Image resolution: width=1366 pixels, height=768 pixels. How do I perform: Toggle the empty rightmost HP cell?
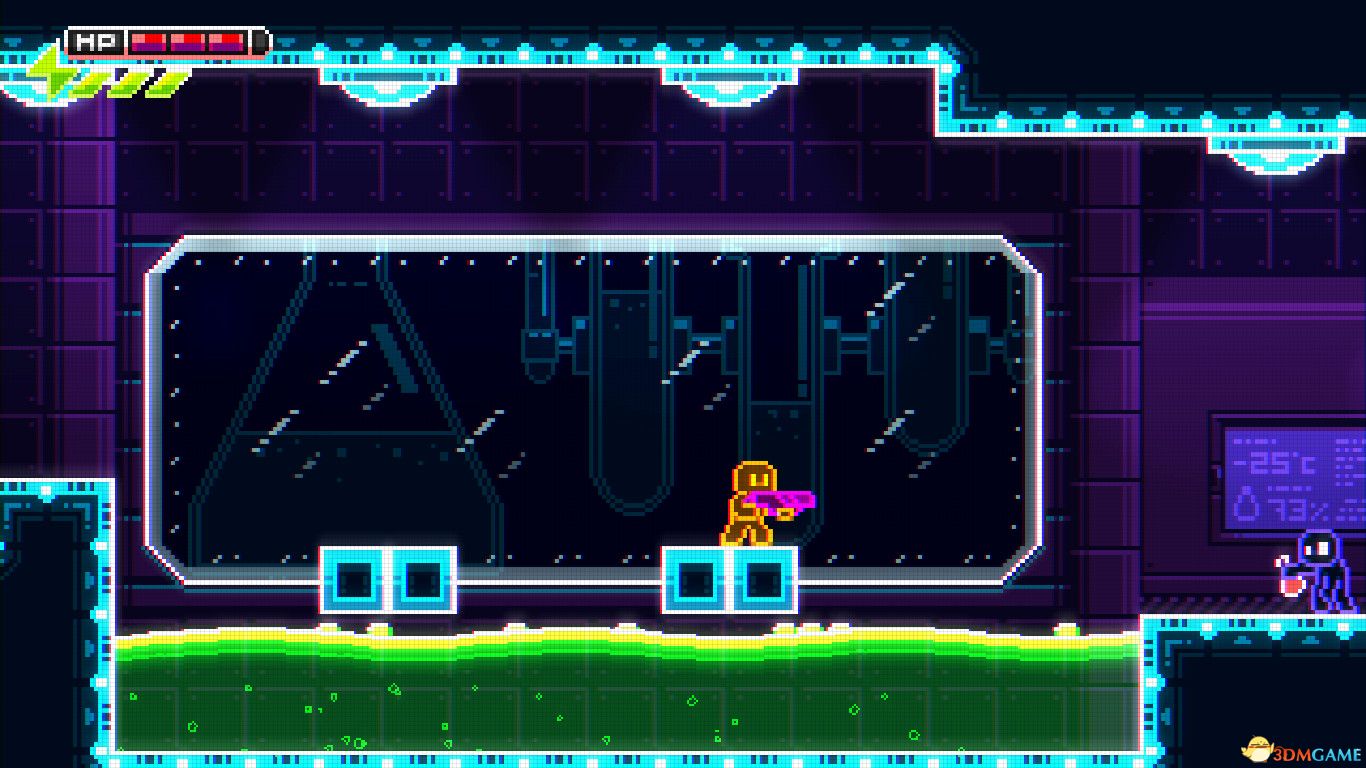coord(260,42)
